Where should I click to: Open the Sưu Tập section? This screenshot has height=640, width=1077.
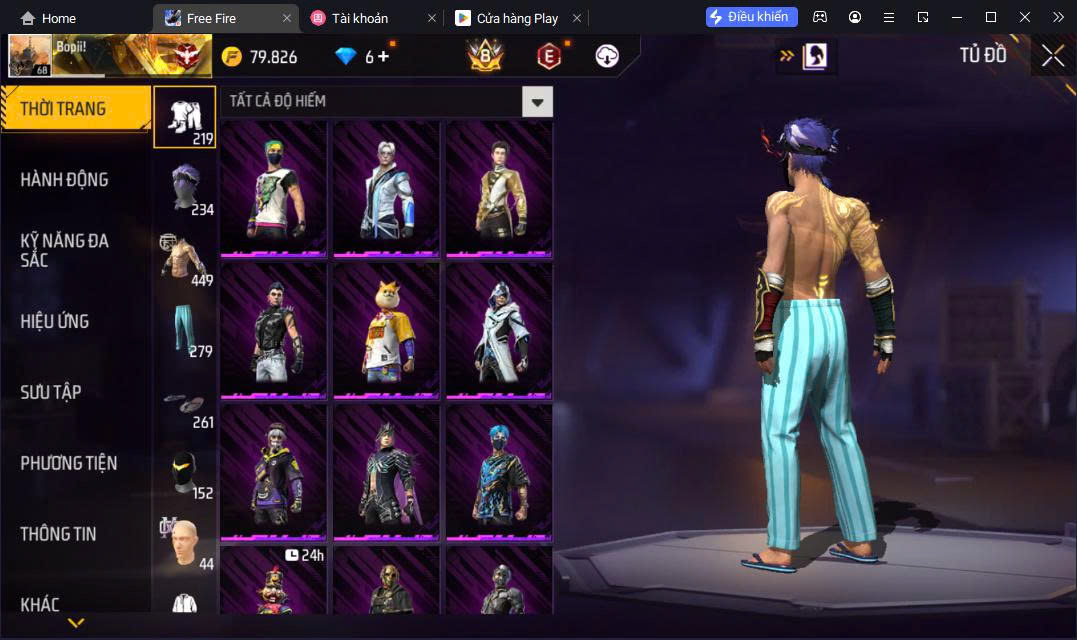(51, 392)
